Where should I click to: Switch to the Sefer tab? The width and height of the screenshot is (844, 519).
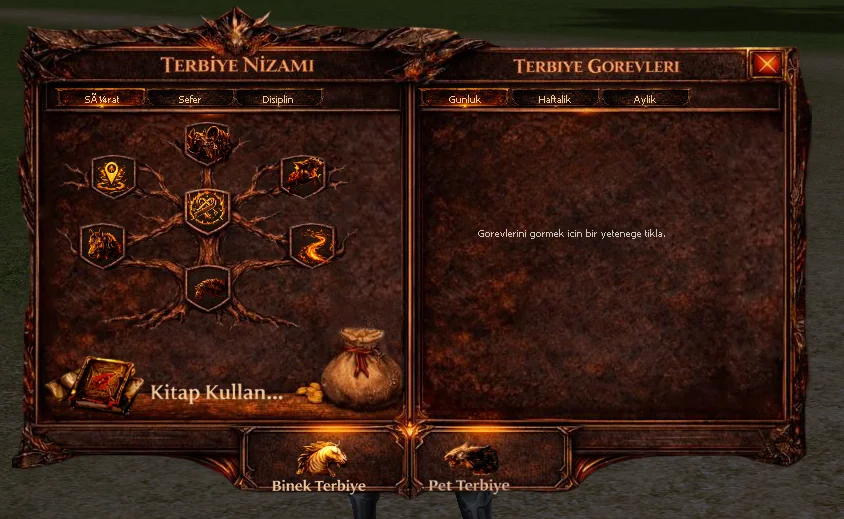click(x=189, y=99)
